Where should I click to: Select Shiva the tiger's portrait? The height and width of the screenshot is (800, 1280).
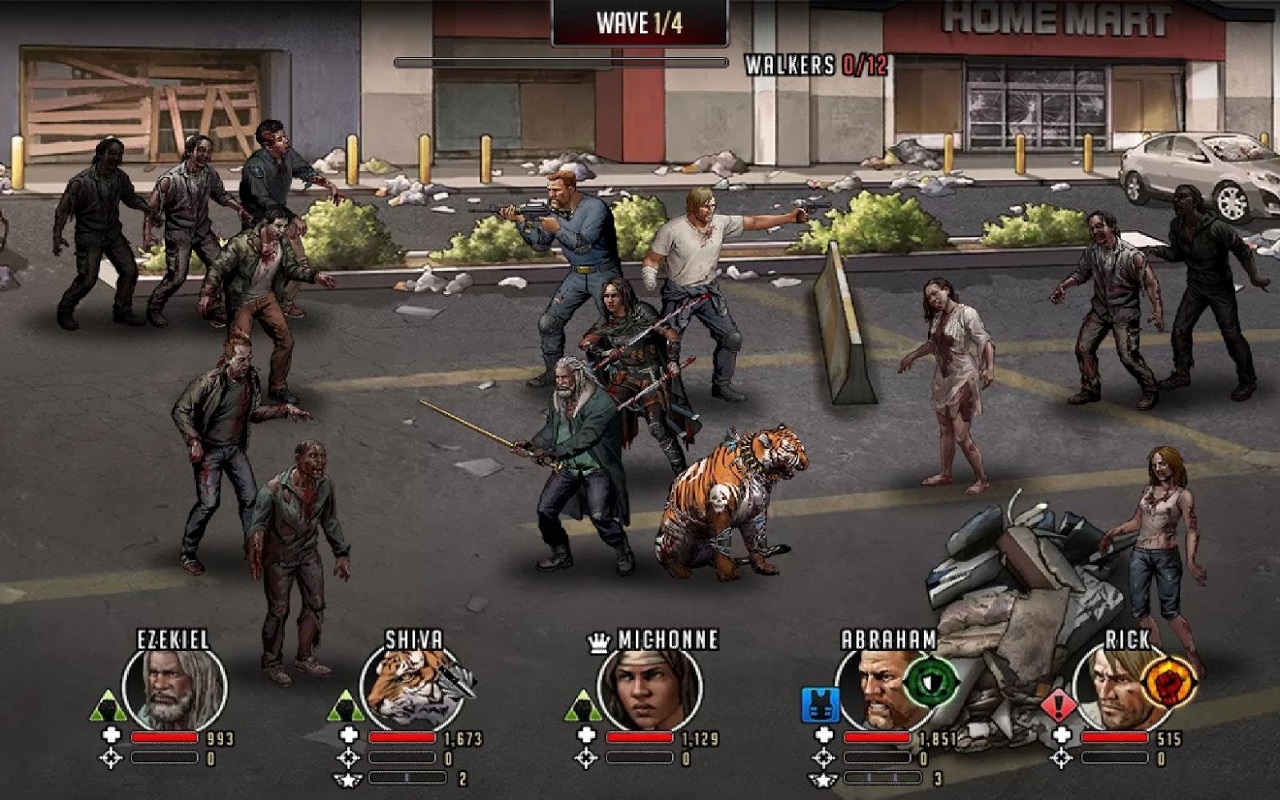(410, 689)
